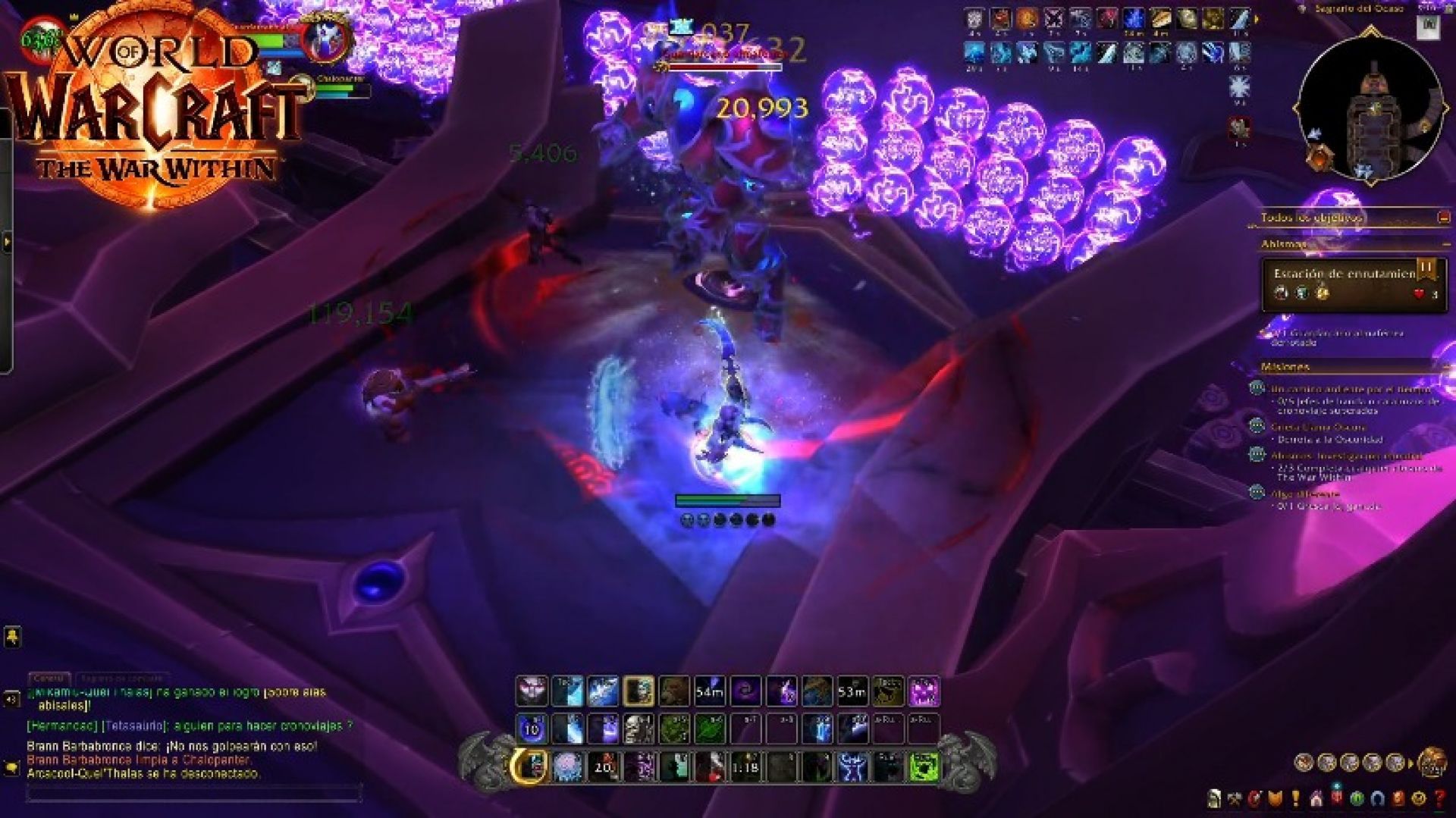Open the red question mark help button
Image resolution: width=1456 pixels, height=818 pixels.
coord(1439,798)
